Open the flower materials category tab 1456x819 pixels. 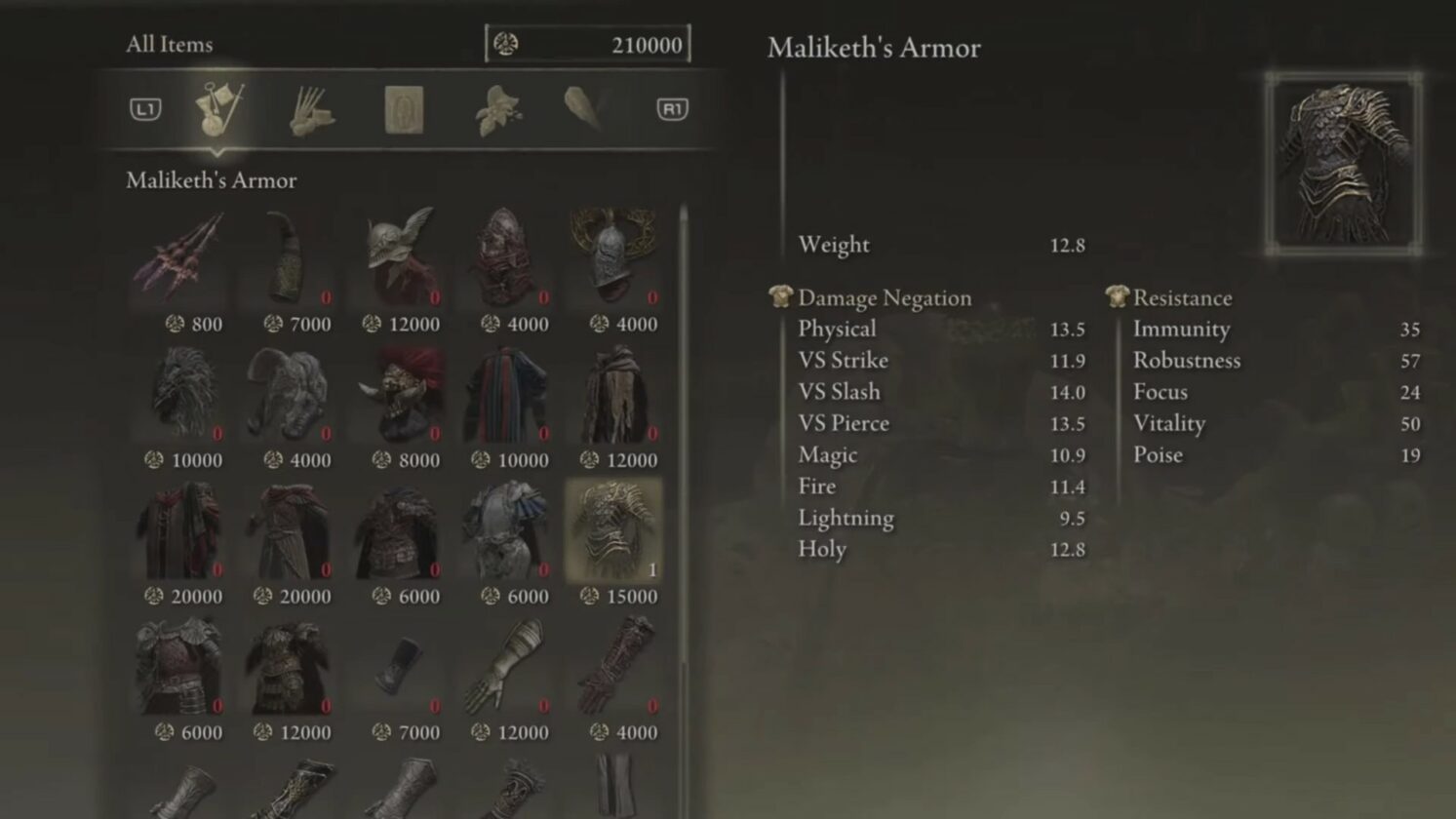tap(497, 109)
